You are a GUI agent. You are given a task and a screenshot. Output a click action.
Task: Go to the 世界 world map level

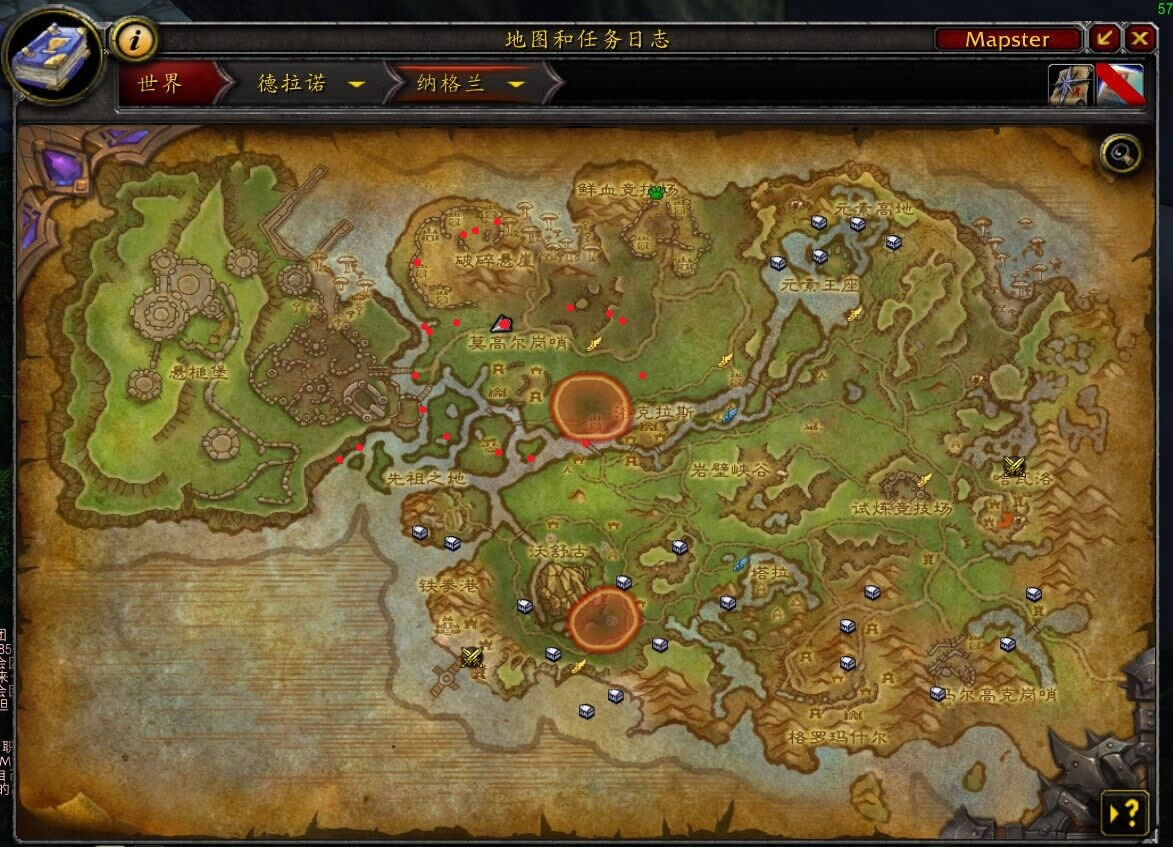pyautogui.click(x=163, y=84)
